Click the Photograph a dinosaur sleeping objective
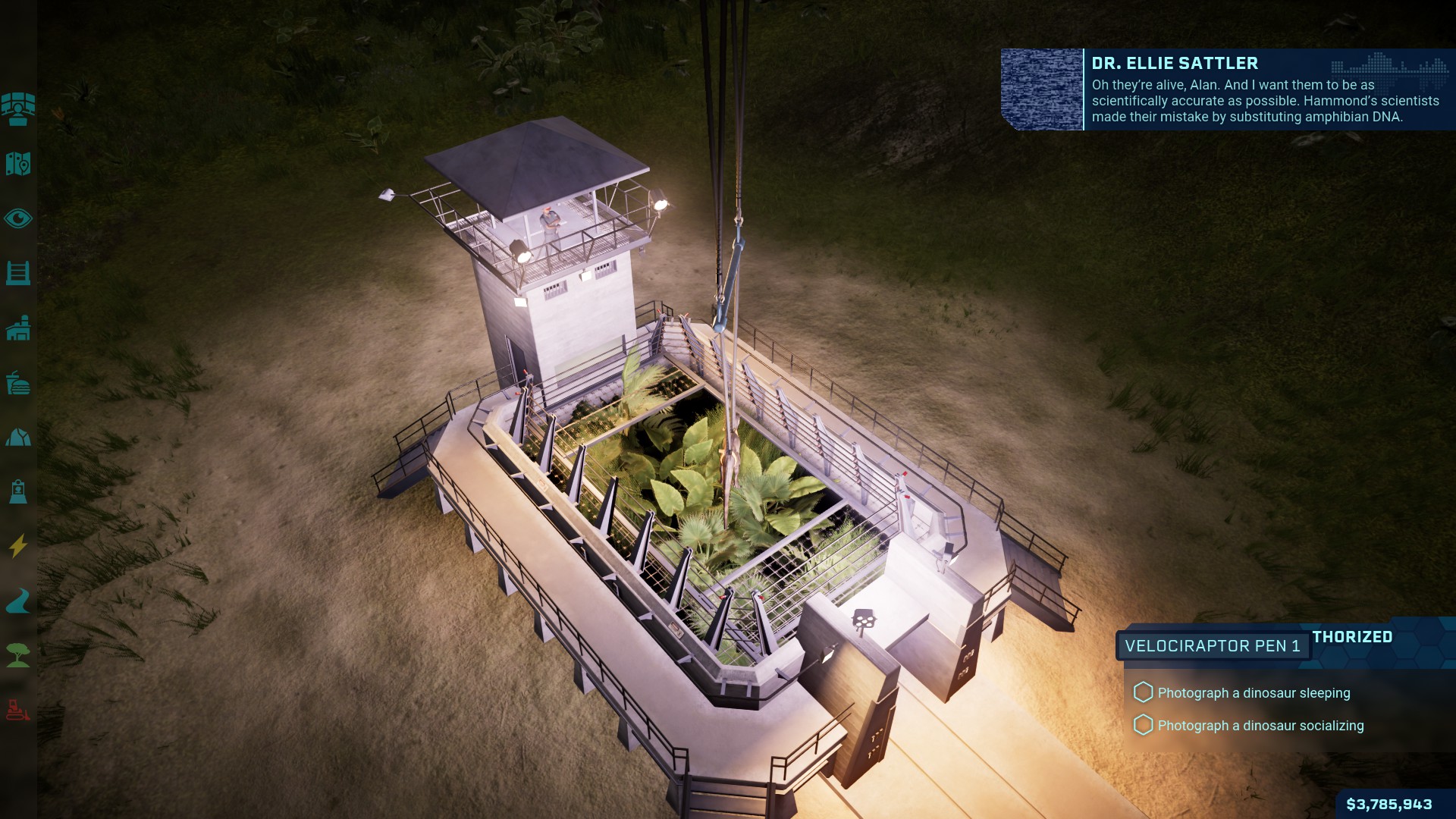Screen dimensions: 1456x819 pos(1253,693)
